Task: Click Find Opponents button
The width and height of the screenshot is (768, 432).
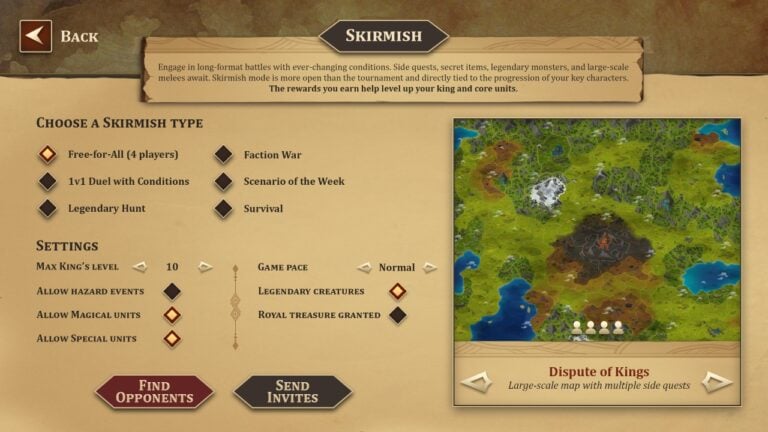Action: click(154, 391)
